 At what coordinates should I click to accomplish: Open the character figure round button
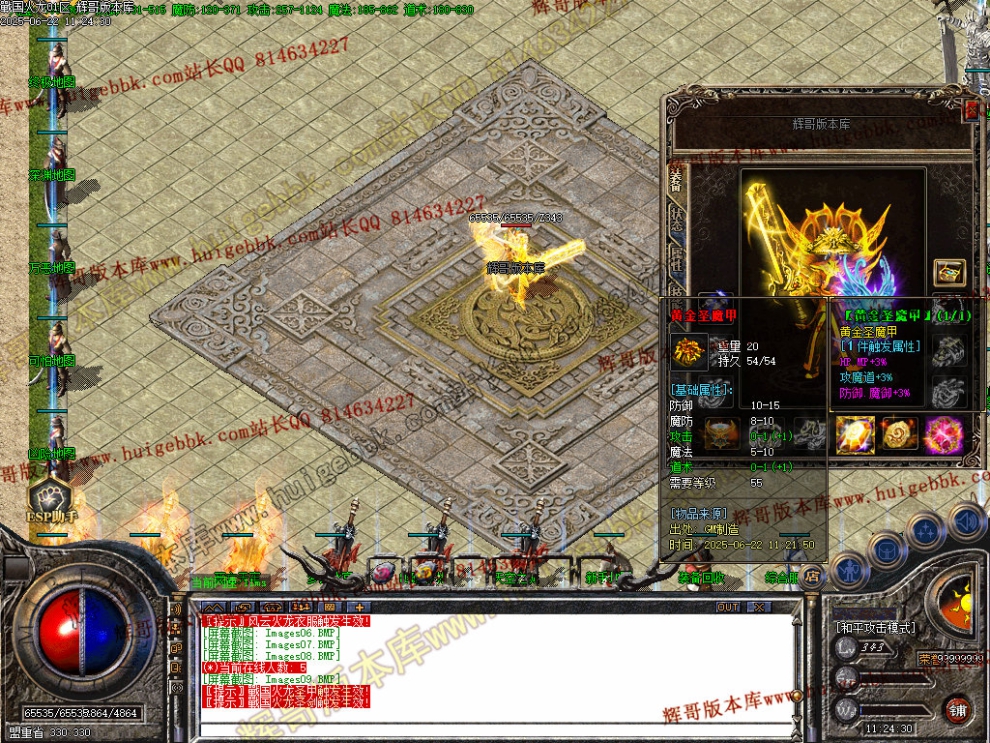[x=847, y=566]
